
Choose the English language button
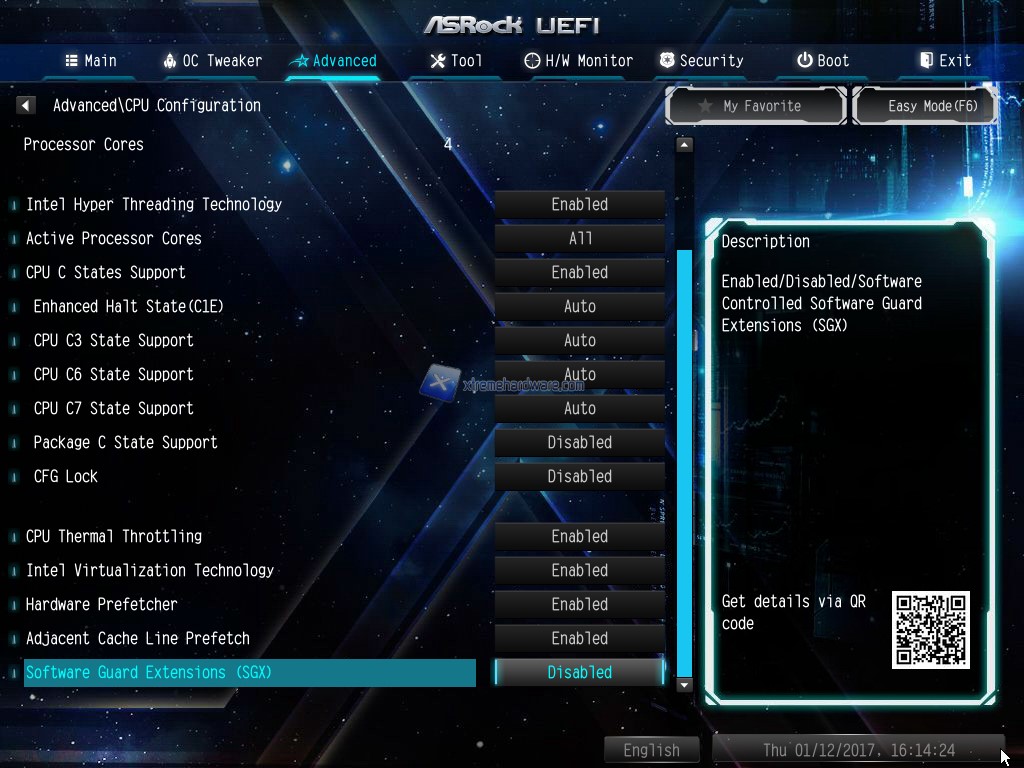[651, 750]
